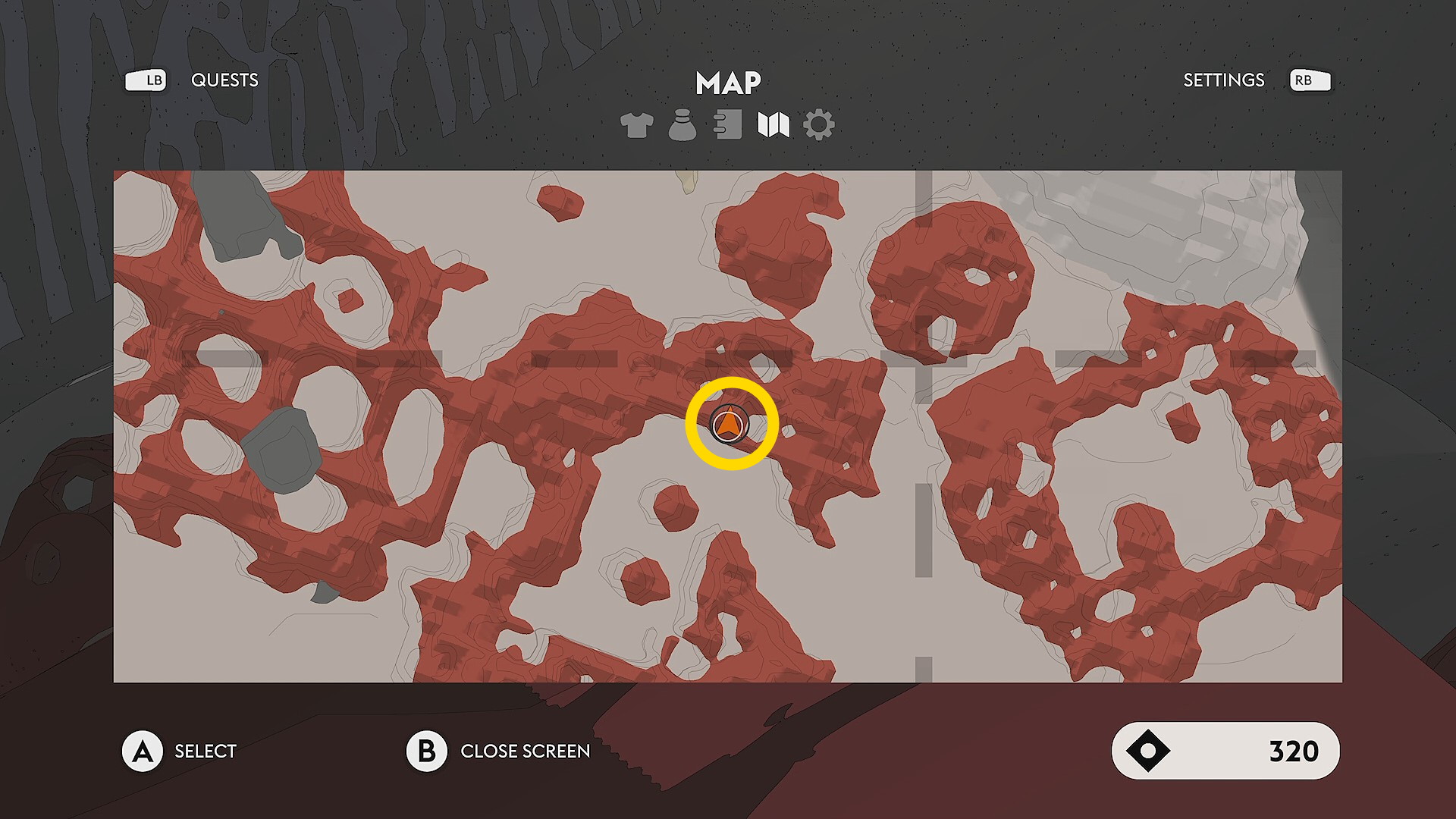
Task: Go to the Settings page label
Action: tap(1223, 80)
